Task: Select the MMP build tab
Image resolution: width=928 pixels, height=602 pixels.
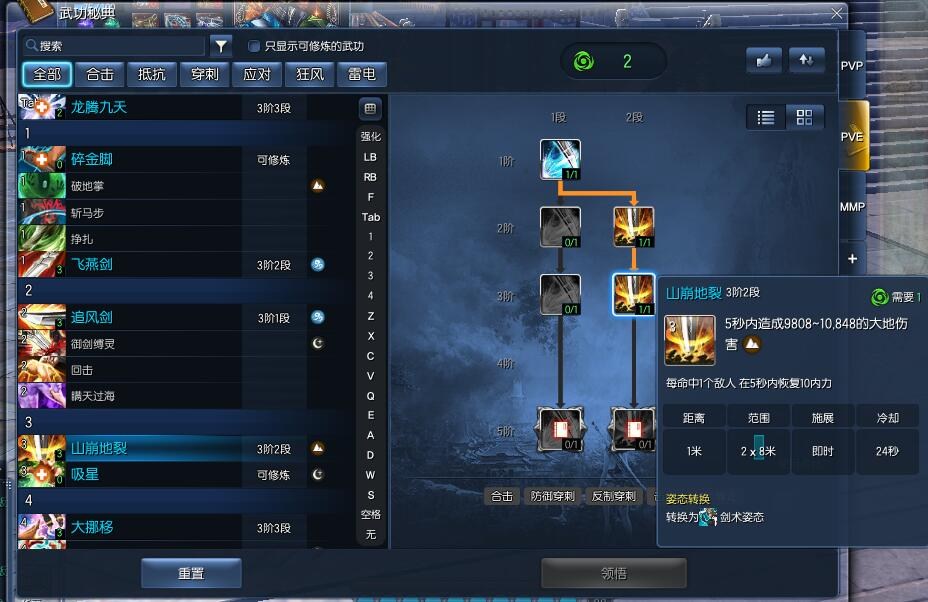Action: [852, 207]
